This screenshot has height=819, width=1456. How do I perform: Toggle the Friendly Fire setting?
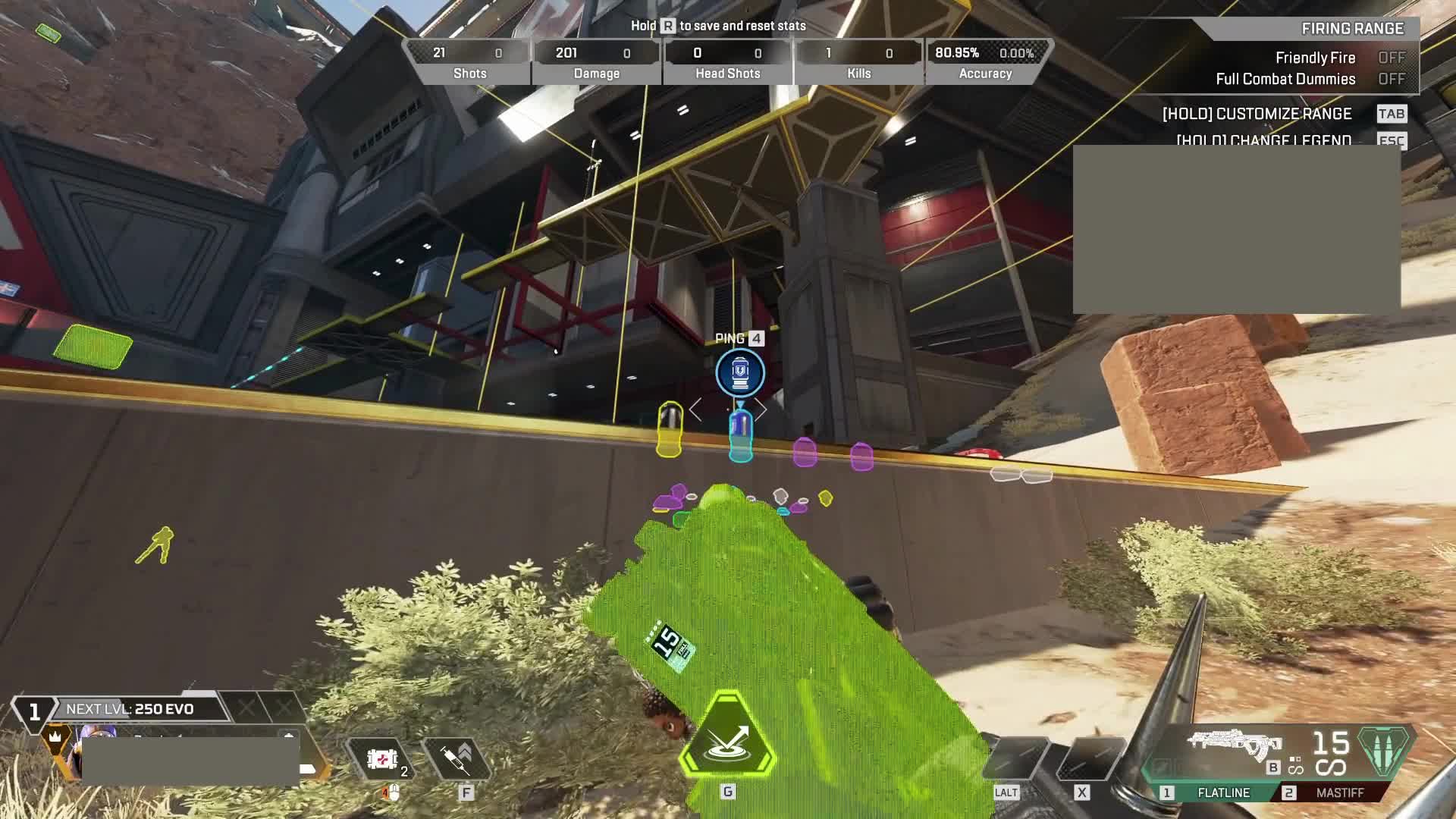1391,58
